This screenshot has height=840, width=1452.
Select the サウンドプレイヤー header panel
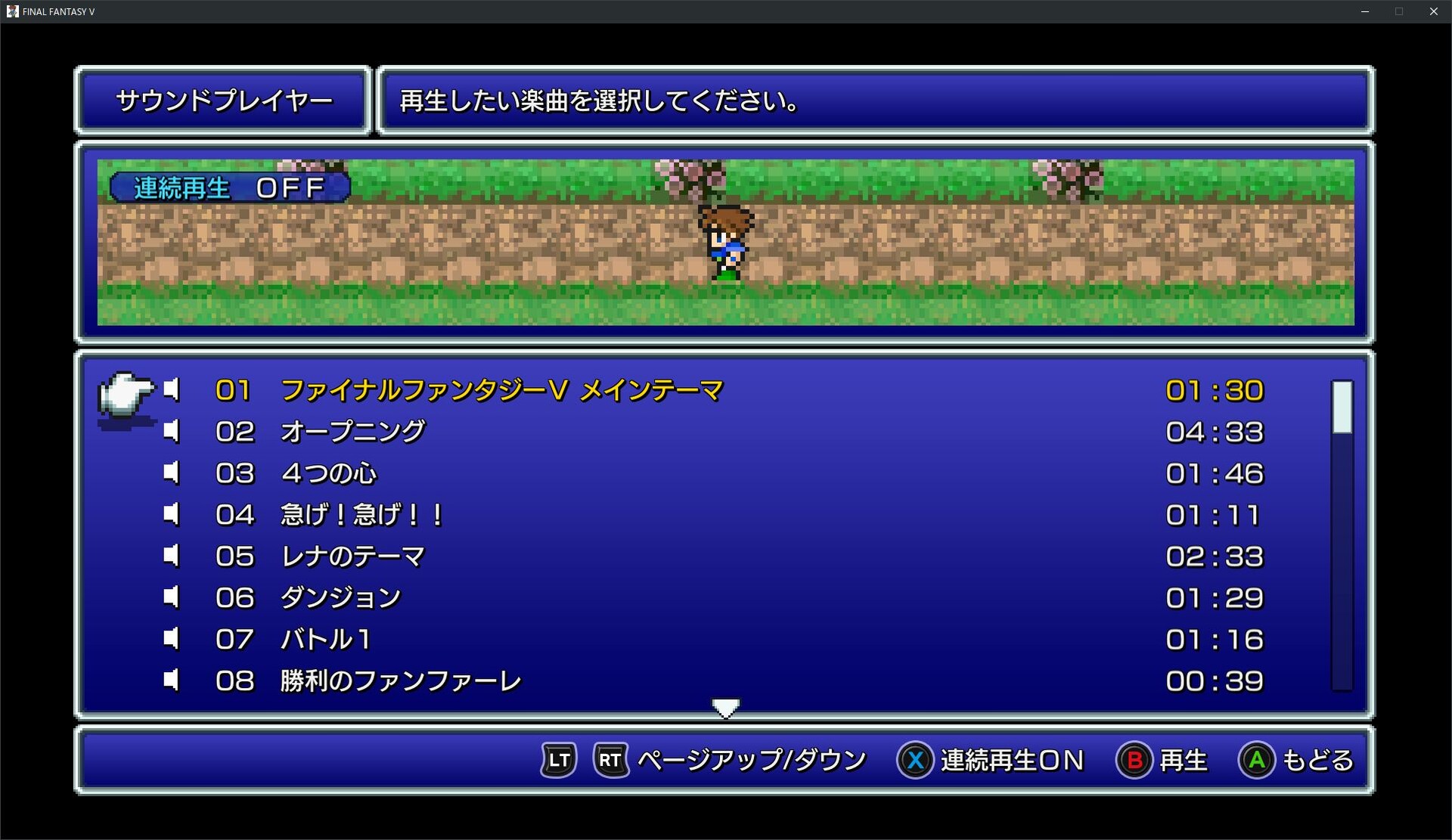pyautogui.click(x=223, y=100)
